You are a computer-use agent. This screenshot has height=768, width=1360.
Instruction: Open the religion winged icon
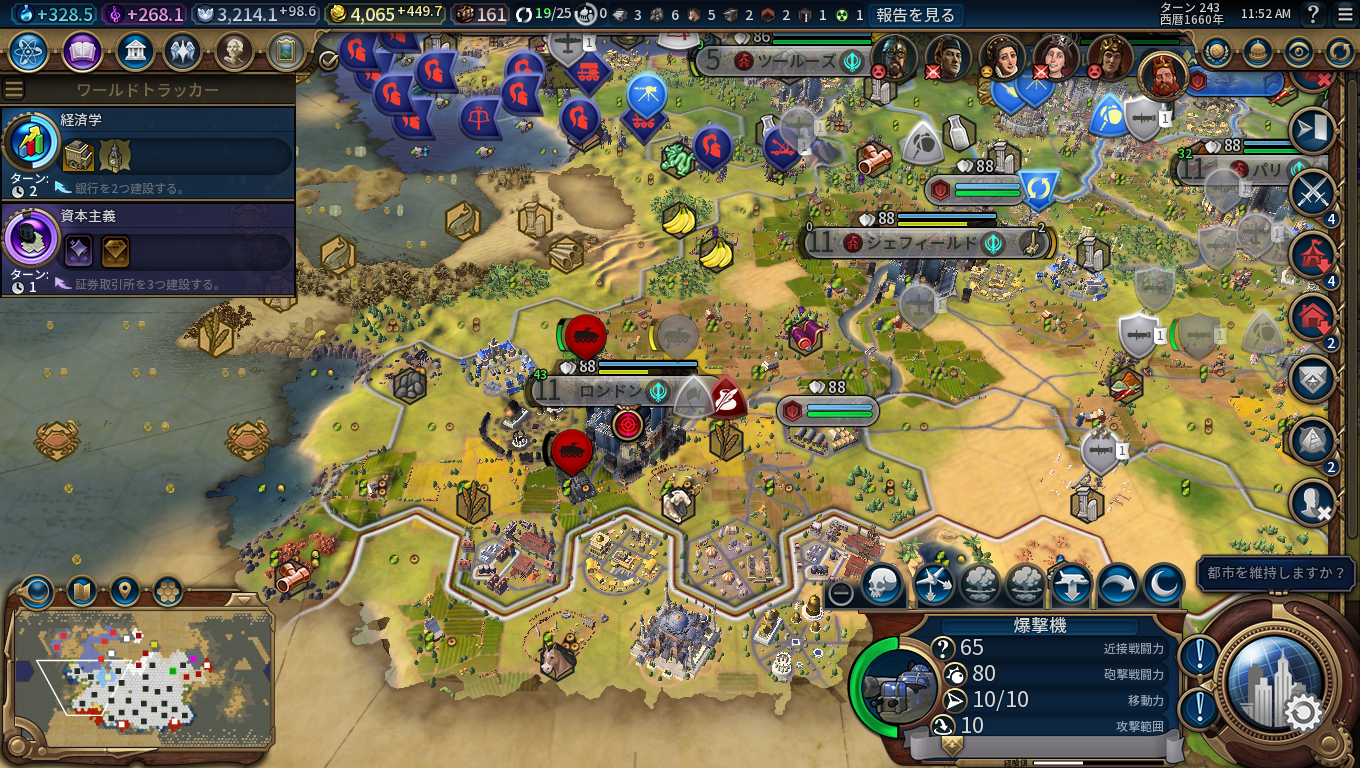click(183, 51)
